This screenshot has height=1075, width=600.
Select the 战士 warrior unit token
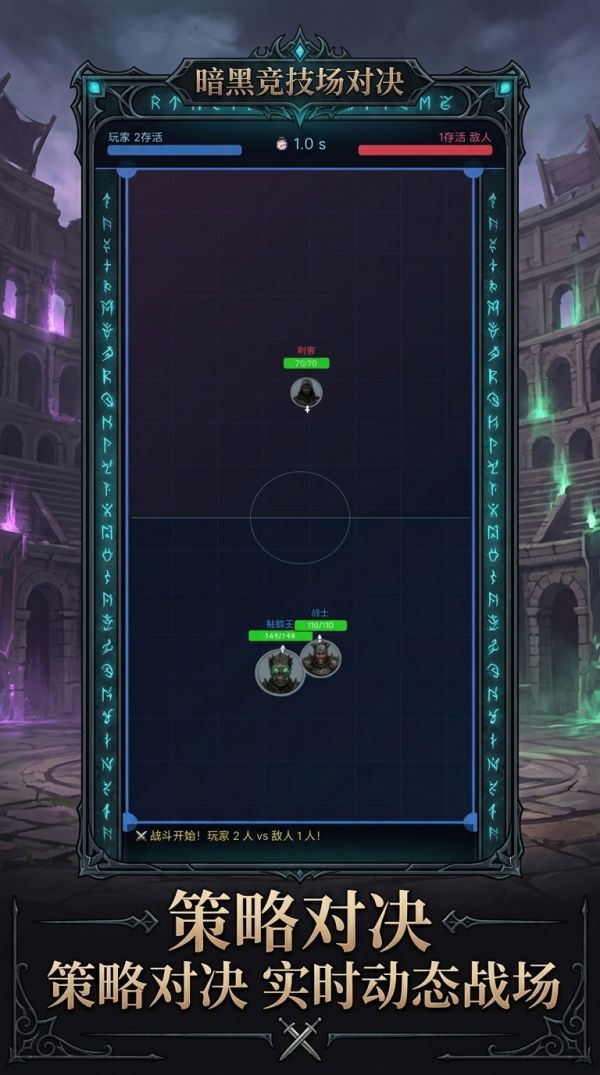pyautogui.click(x=322, y=657)
